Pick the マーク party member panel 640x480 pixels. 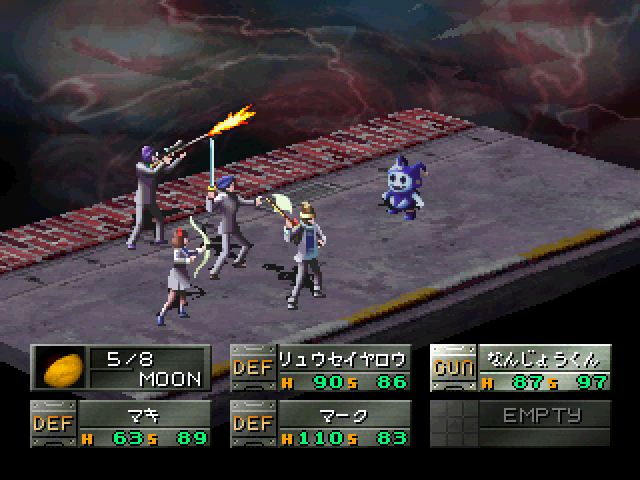(320, 424)
